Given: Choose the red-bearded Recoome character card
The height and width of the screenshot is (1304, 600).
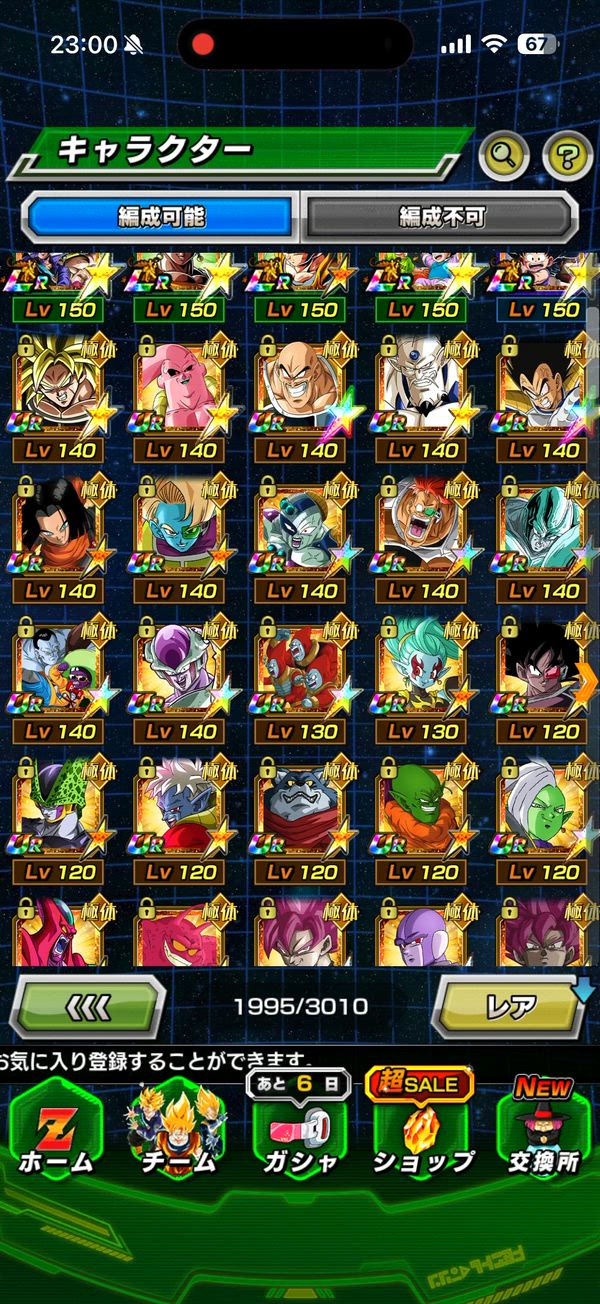Looking at the screenshot, I should 422,526.
